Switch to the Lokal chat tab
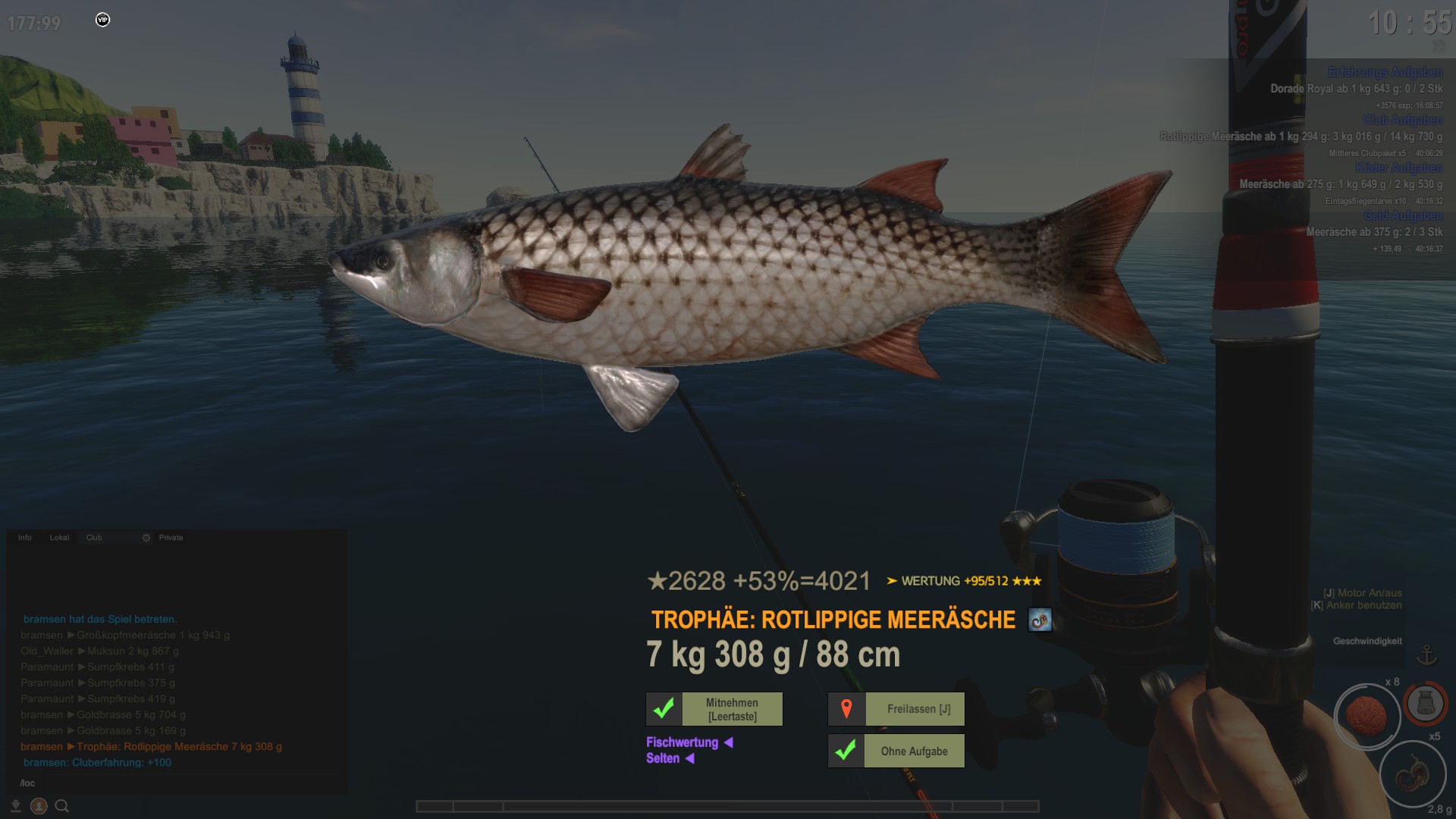Image resolution: width=1456 pixels, height=819 pixels. (x=59, y=538)
